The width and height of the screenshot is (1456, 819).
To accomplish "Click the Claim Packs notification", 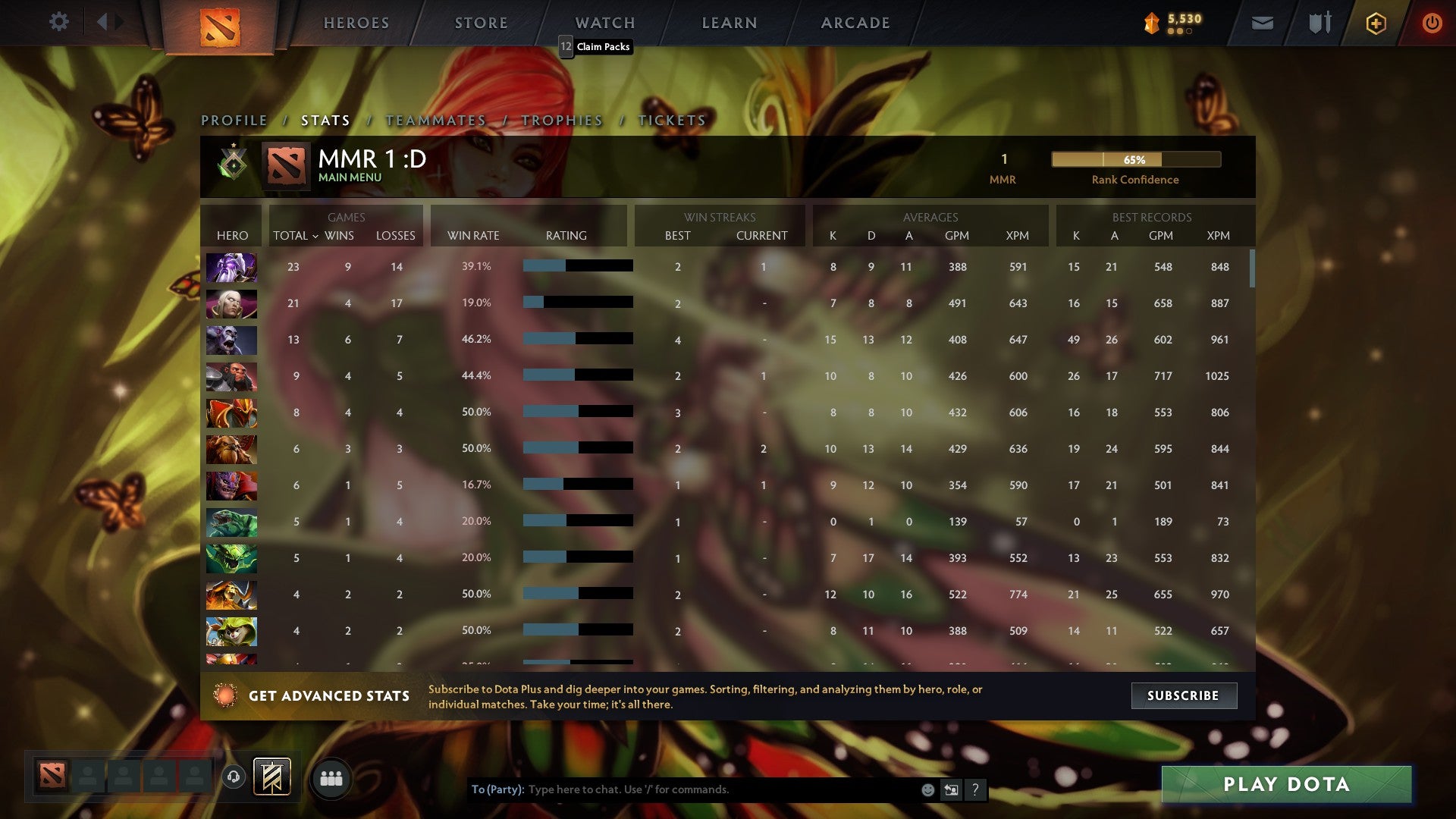I will click(596, 47).
